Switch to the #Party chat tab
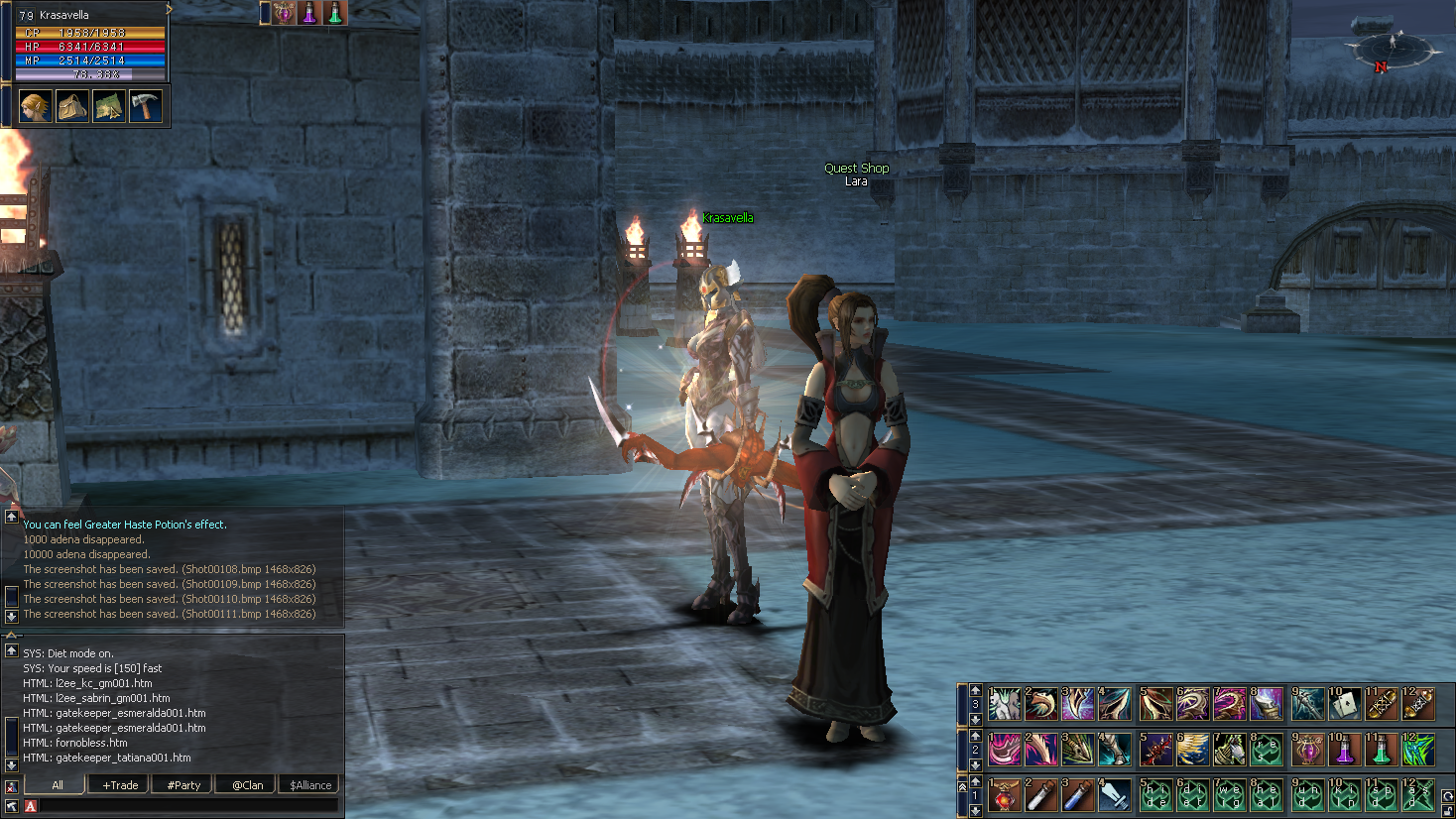 click(x=183, y=785)
